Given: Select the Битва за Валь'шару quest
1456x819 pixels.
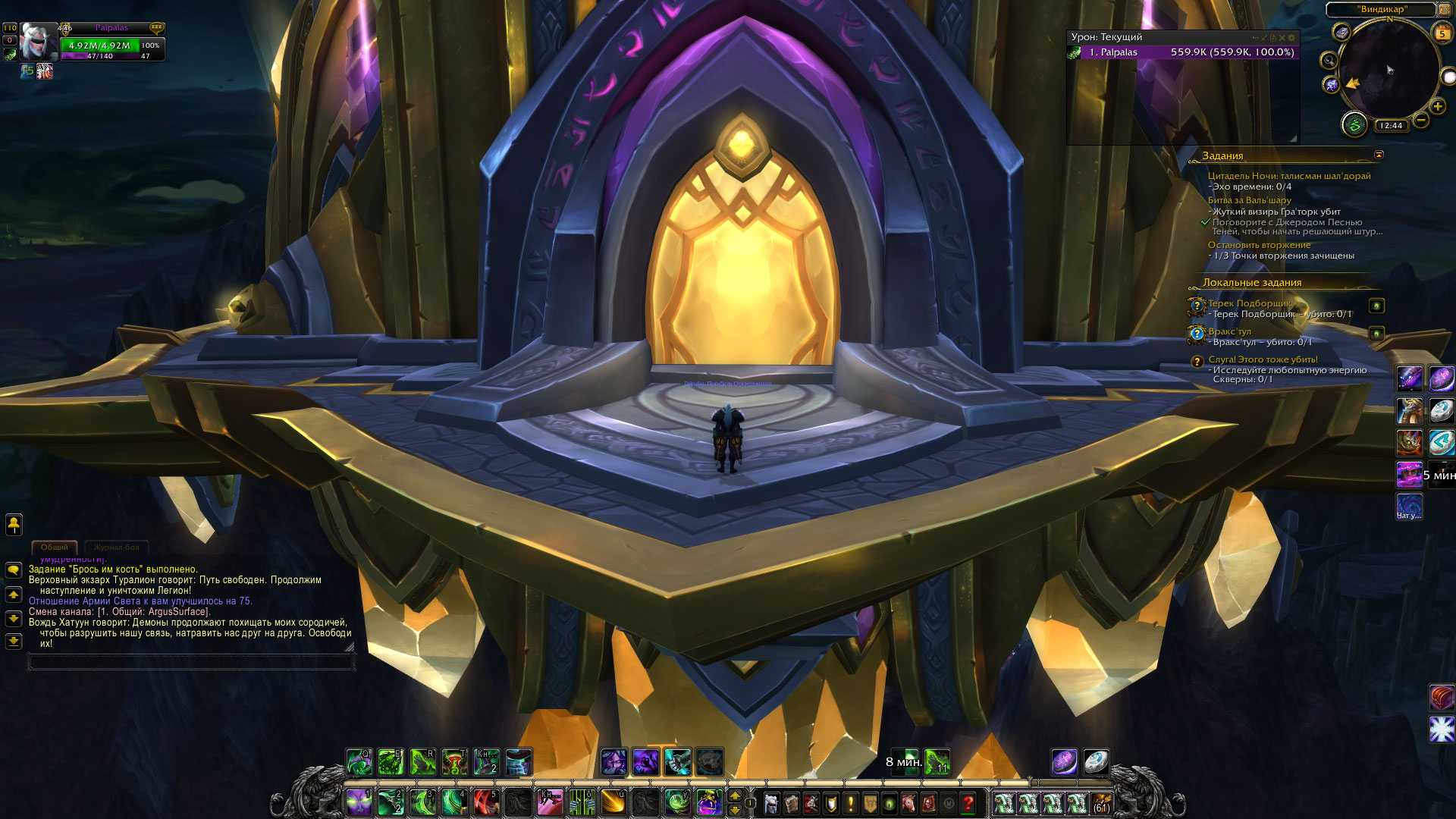Looking at the screenshot, I should click(x=1249, y=200).
